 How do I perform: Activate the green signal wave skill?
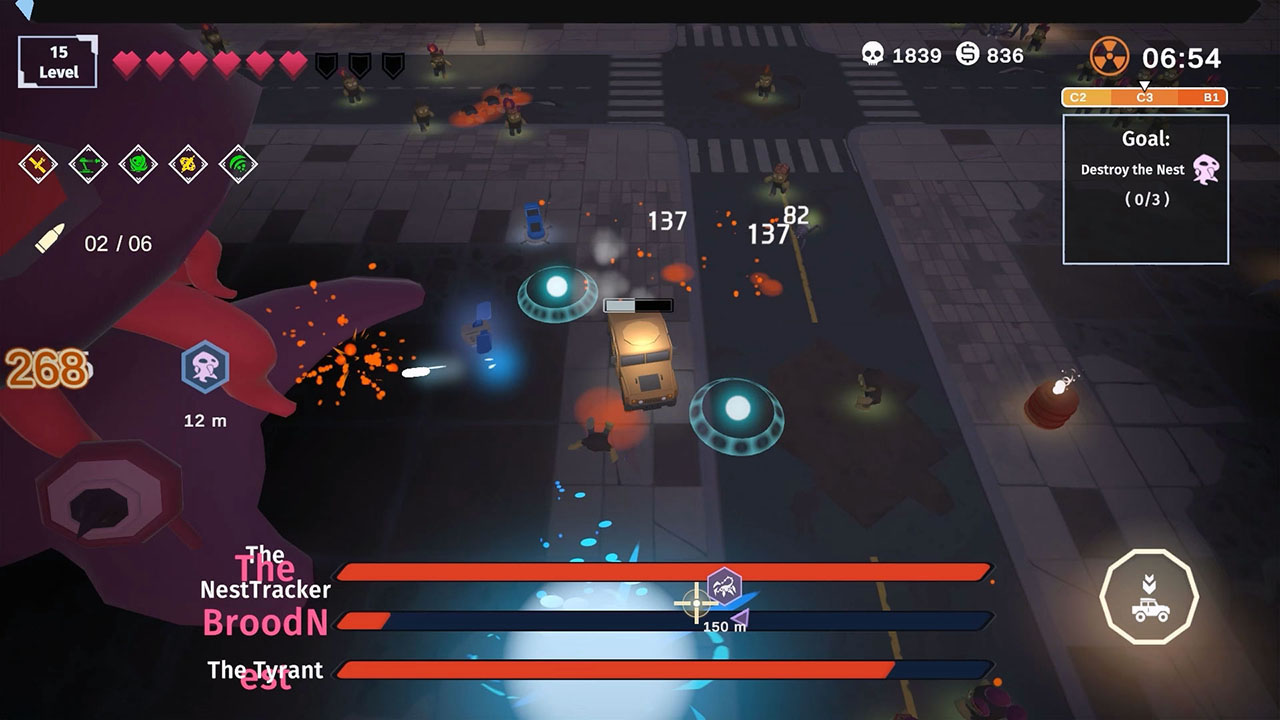(238, 163)
